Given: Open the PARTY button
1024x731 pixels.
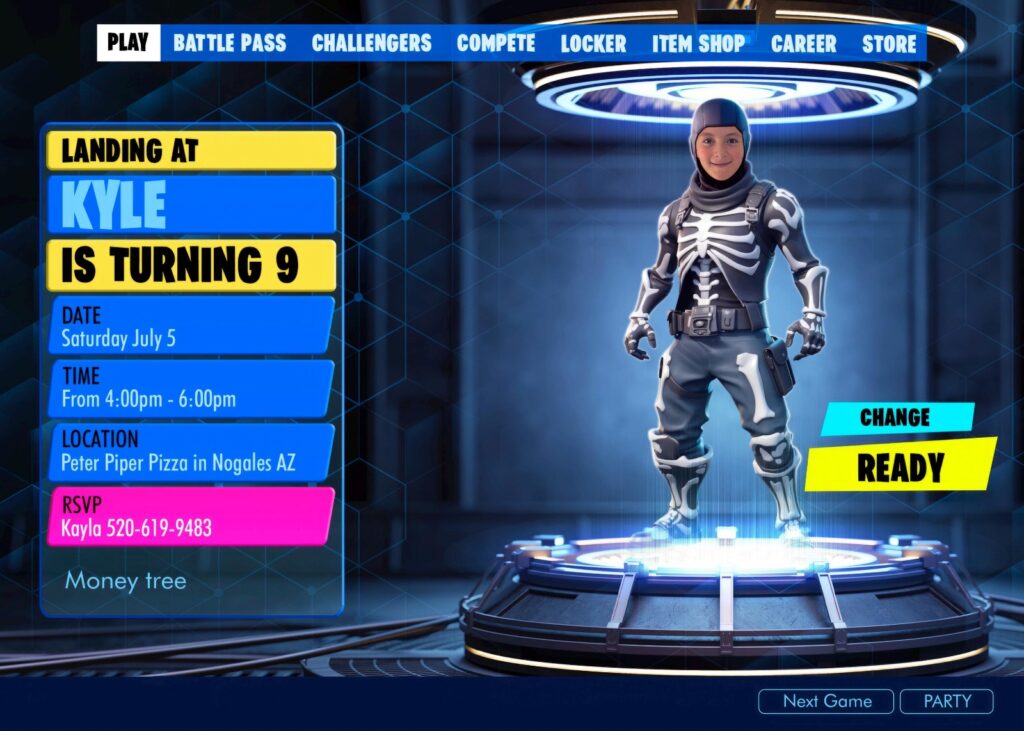Looking at the screenshot, I should (946, 701).
